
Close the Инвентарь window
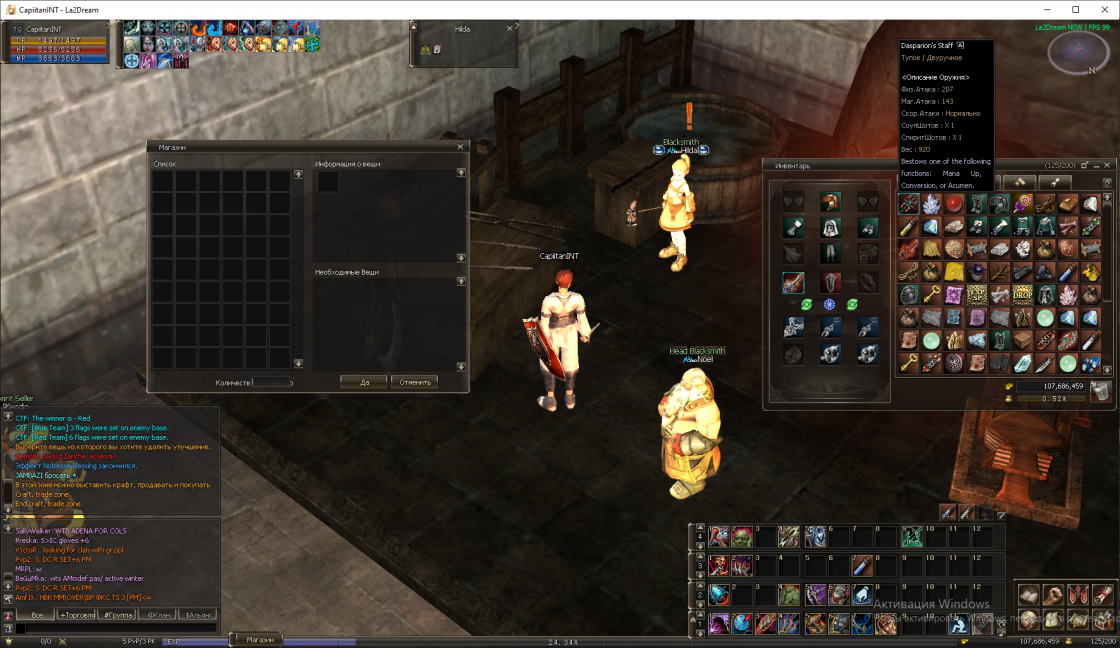coord(1108,165)
